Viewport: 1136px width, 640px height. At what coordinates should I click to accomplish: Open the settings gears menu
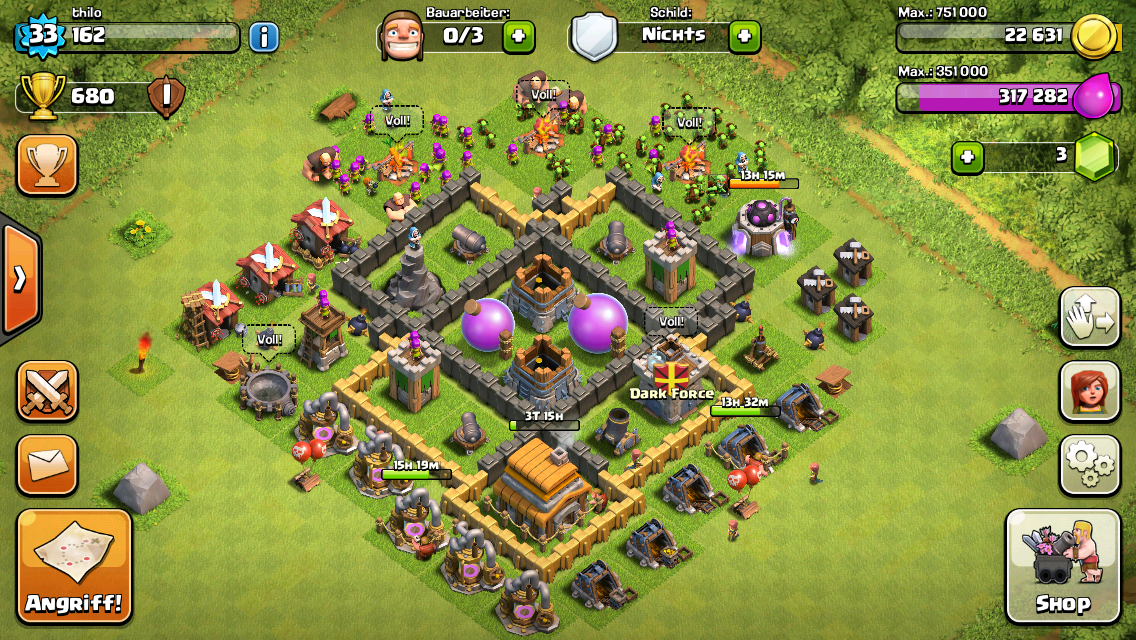click(1089, 464)
